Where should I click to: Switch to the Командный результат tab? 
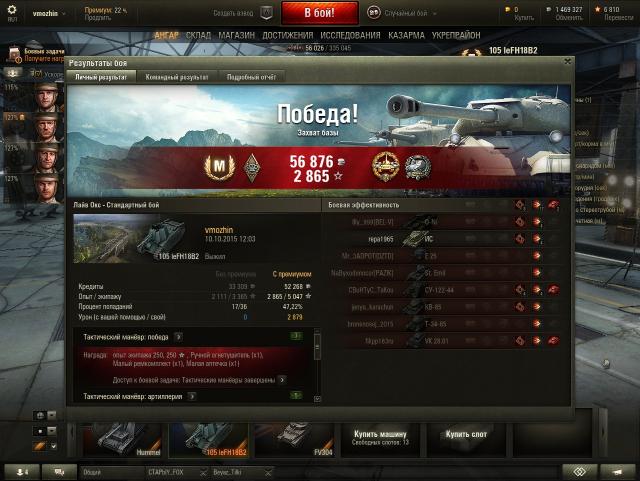[x=177, y=76]
